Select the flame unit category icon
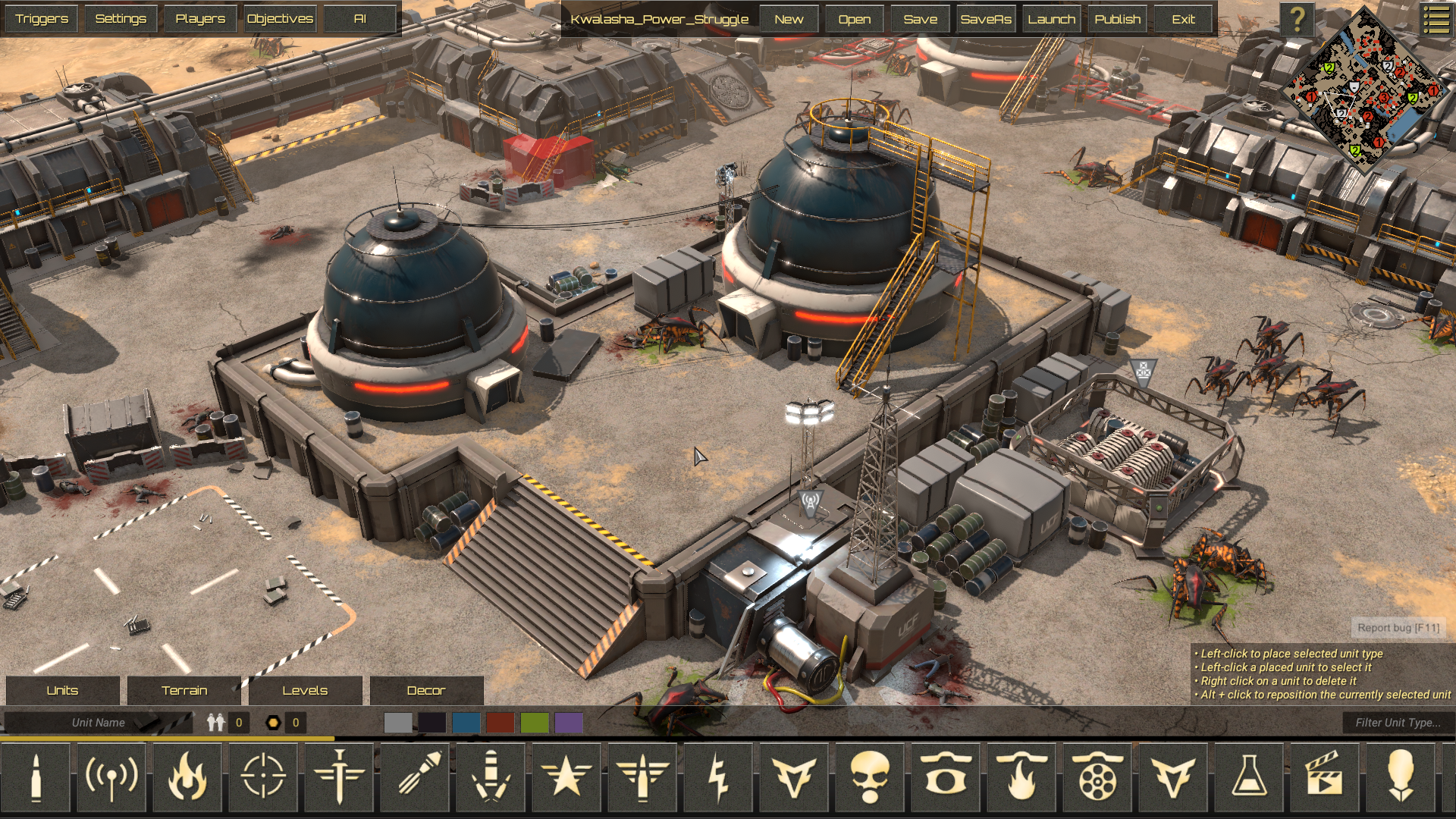The width and height of the screenshot is (1456, 819). (187, 777)
